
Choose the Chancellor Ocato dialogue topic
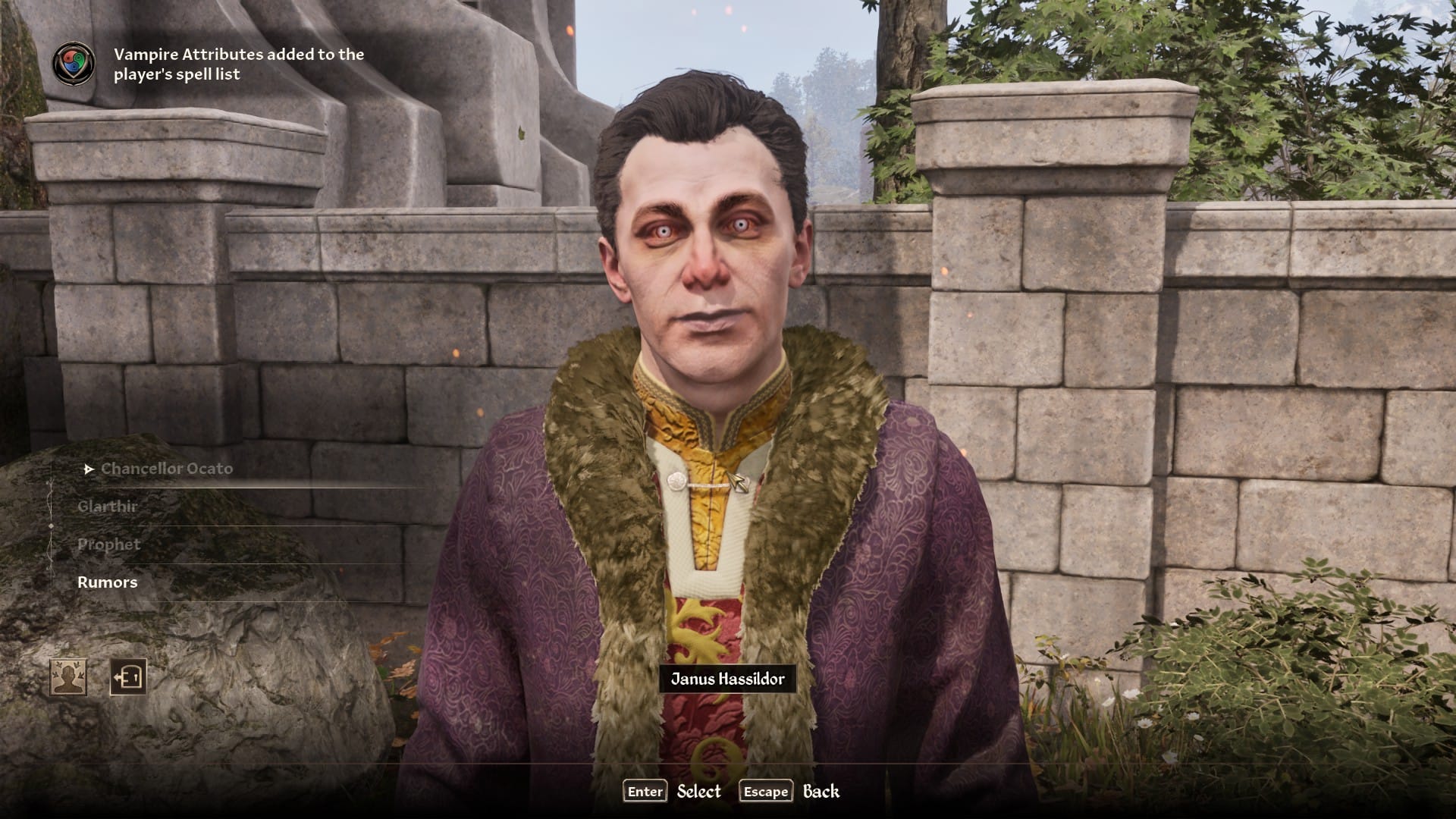click(x=167, y=469)
